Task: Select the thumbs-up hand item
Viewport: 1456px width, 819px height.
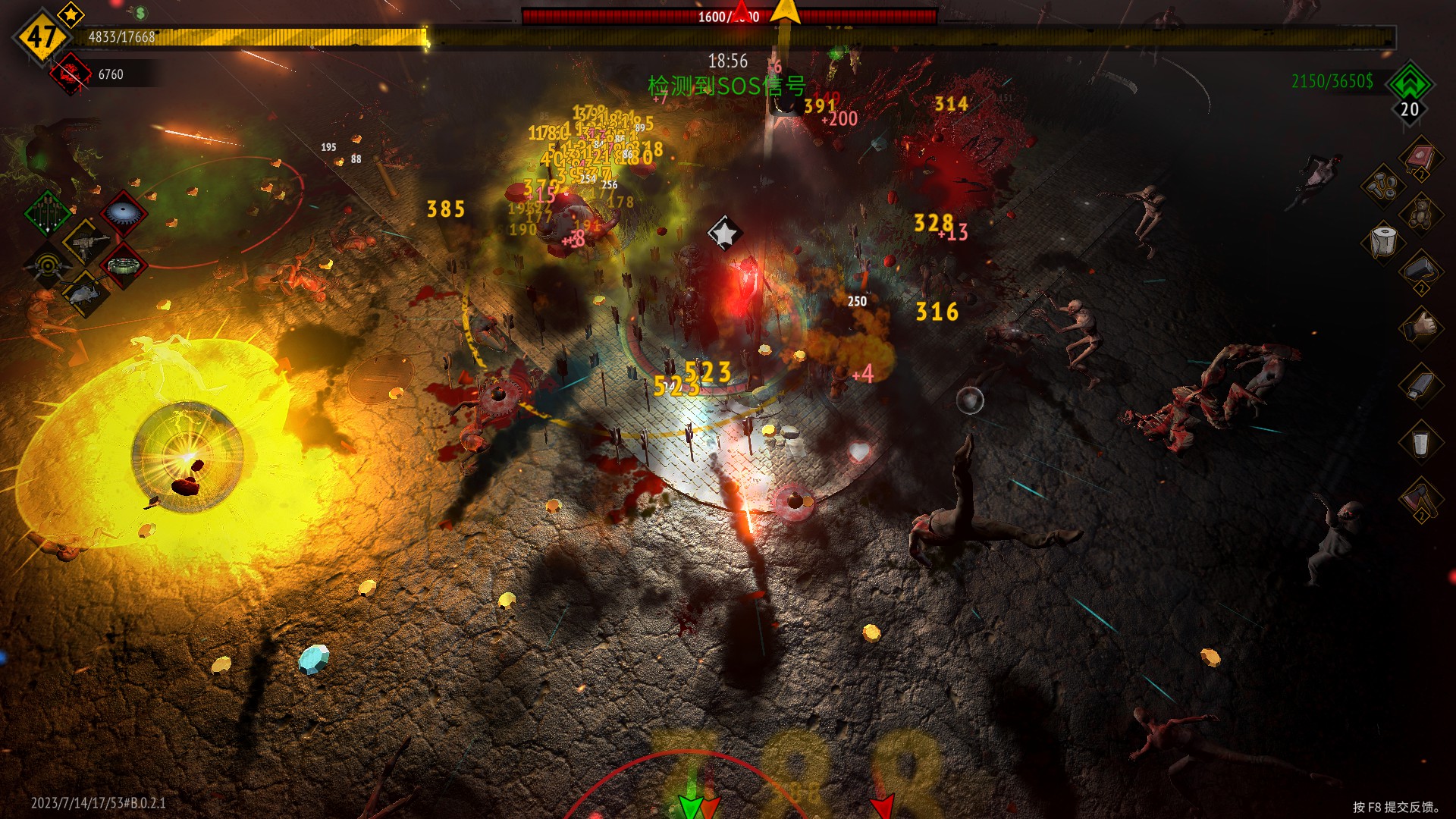Action: click(1420, 327)
